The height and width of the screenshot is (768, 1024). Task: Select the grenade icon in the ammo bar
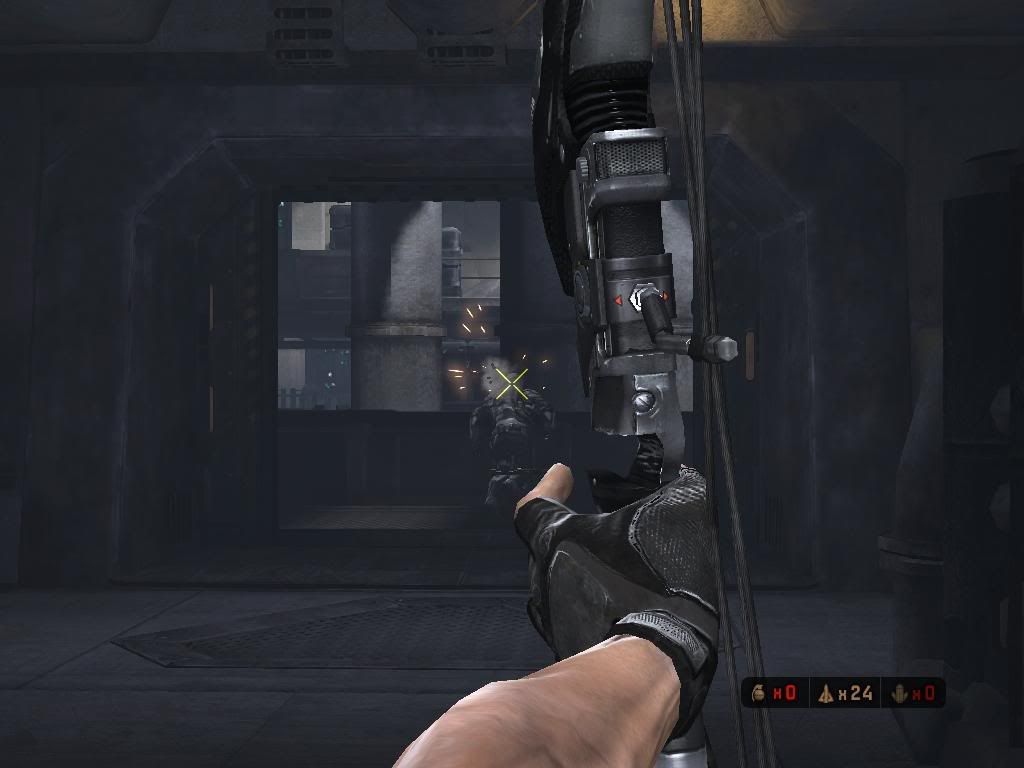point(759,693)
